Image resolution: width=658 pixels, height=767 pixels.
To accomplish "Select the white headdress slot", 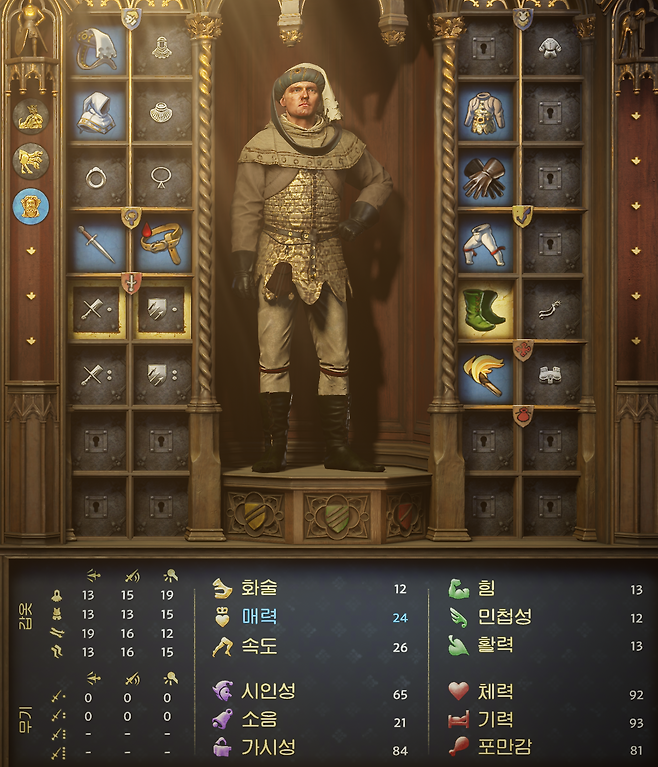I will tap(97, 48).
